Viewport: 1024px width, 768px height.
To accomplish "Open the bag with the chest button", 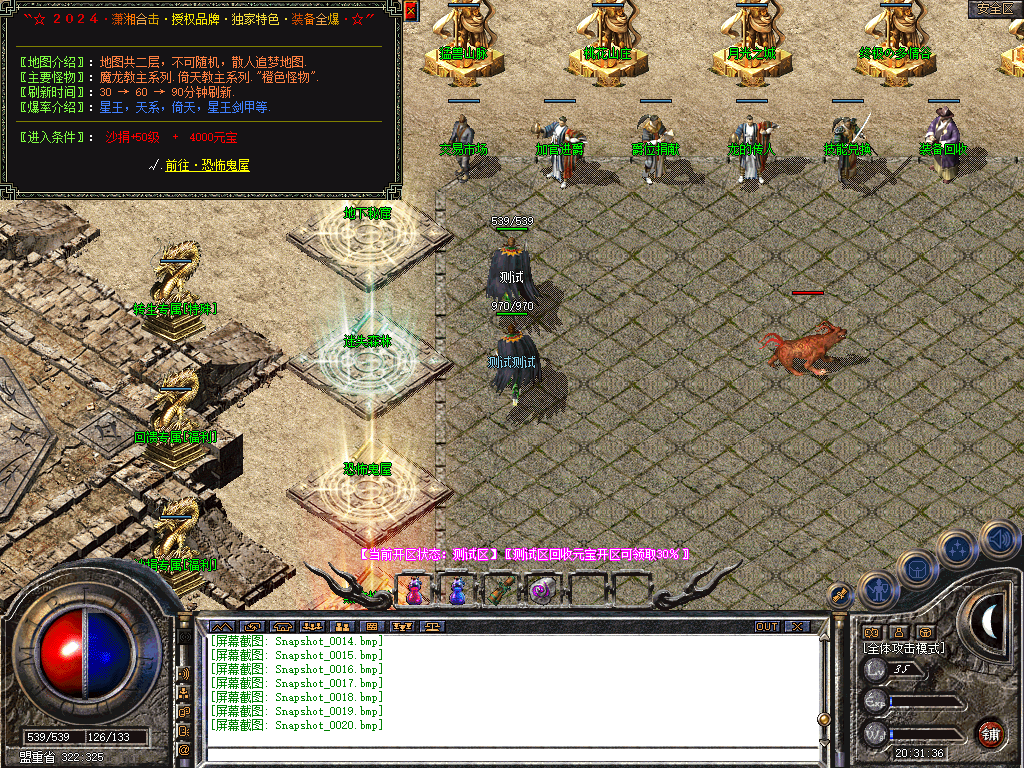I will click(916, 568).
